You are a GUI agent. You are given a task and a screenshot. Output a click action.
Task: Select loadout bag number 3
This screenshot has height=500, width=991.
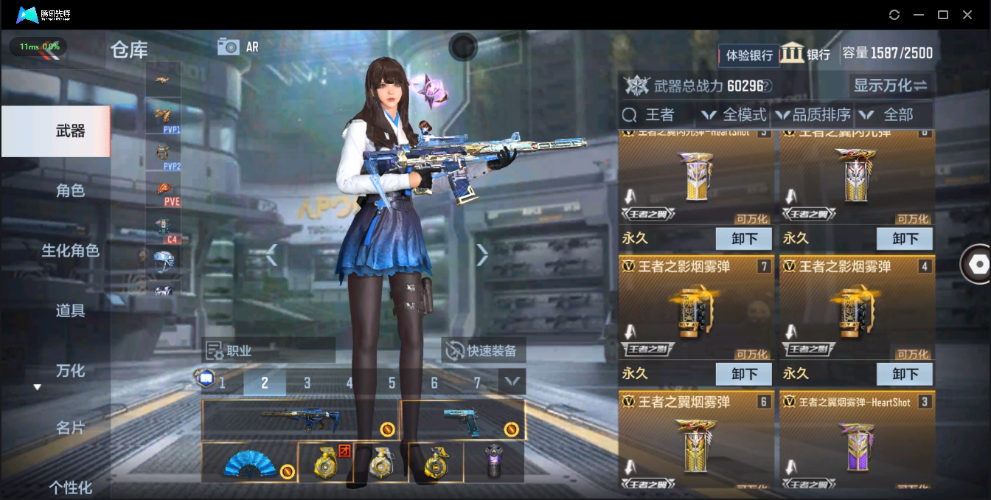click(x=307, y=382)
